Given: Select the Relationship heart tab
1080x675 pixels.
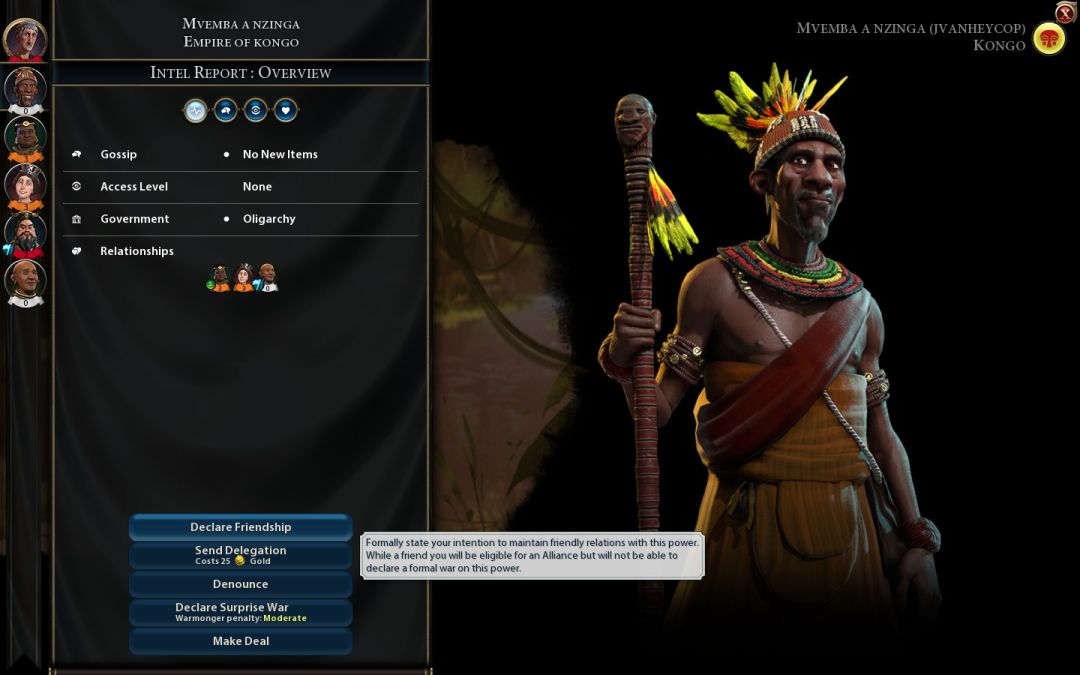Looking at the screenshot, I should (286, 111).
